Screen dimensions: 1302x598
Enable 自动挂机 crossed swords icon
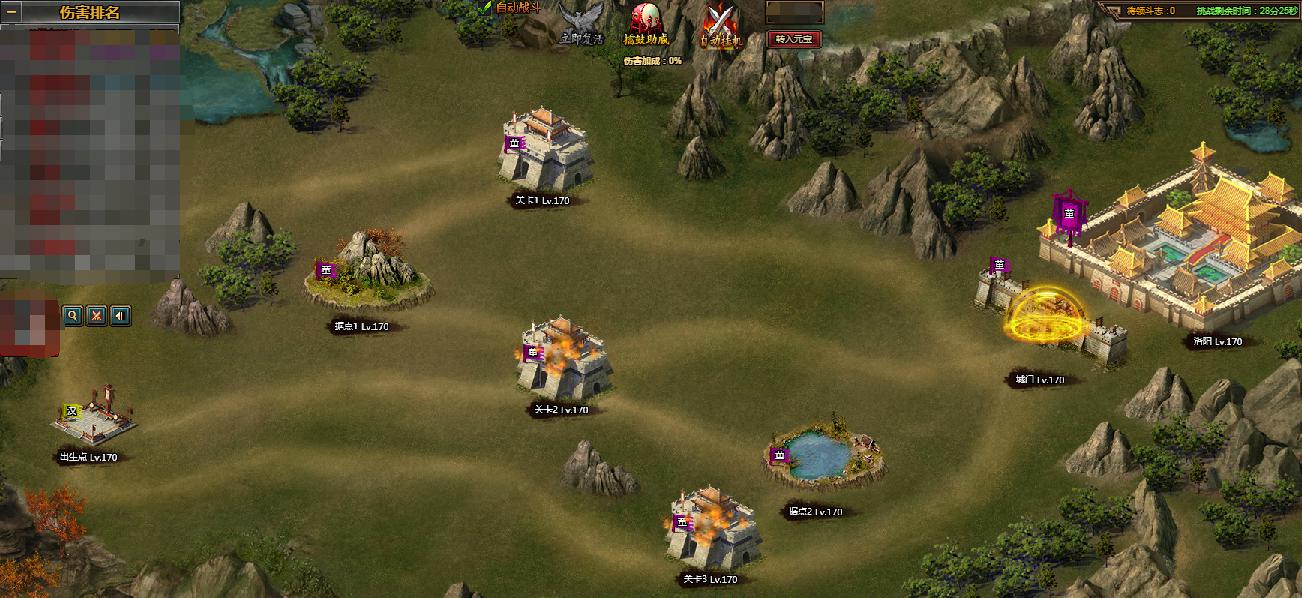click(x=718, y=23)
